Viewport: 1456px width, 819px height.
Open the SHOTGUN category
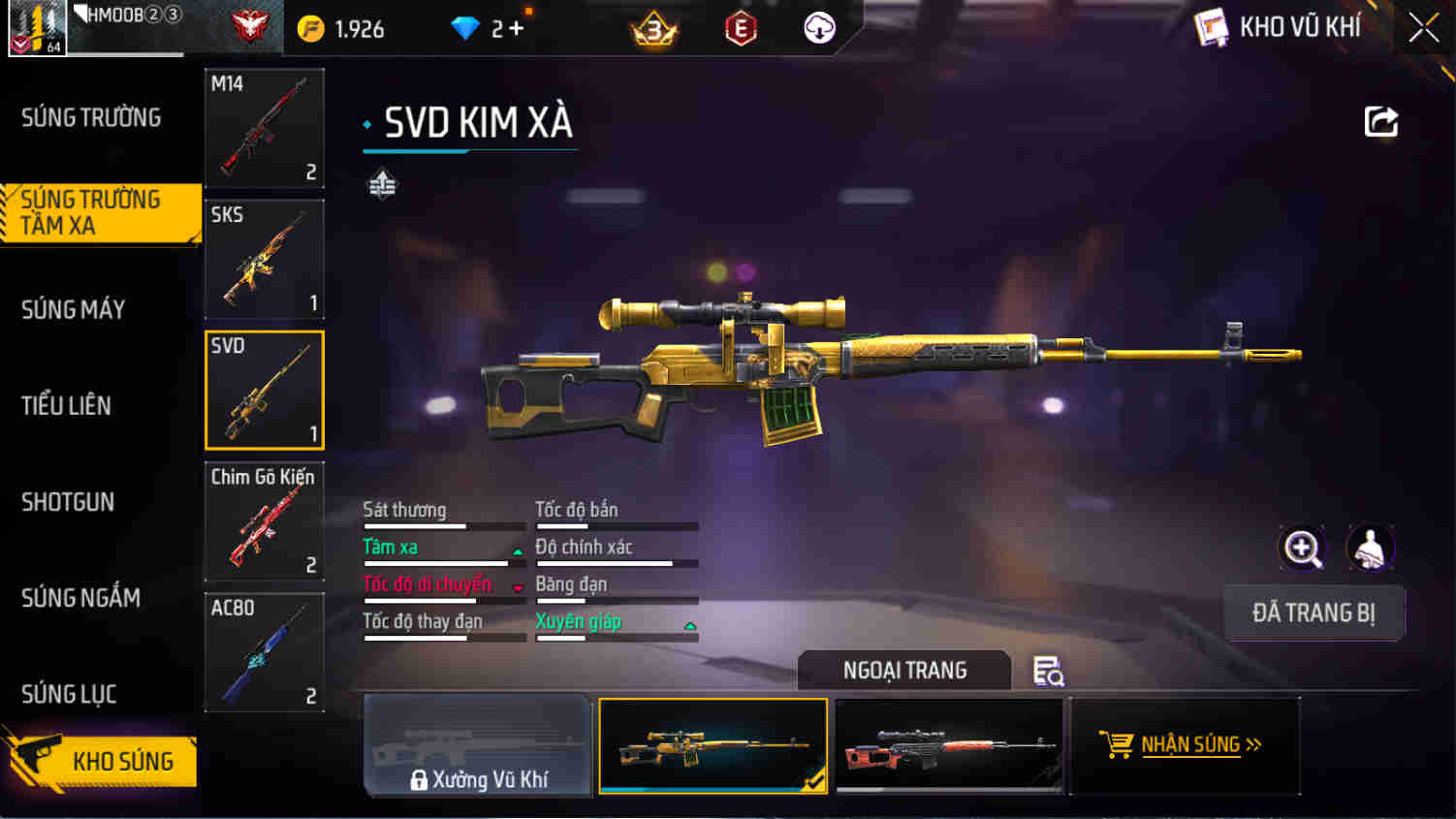67,502
